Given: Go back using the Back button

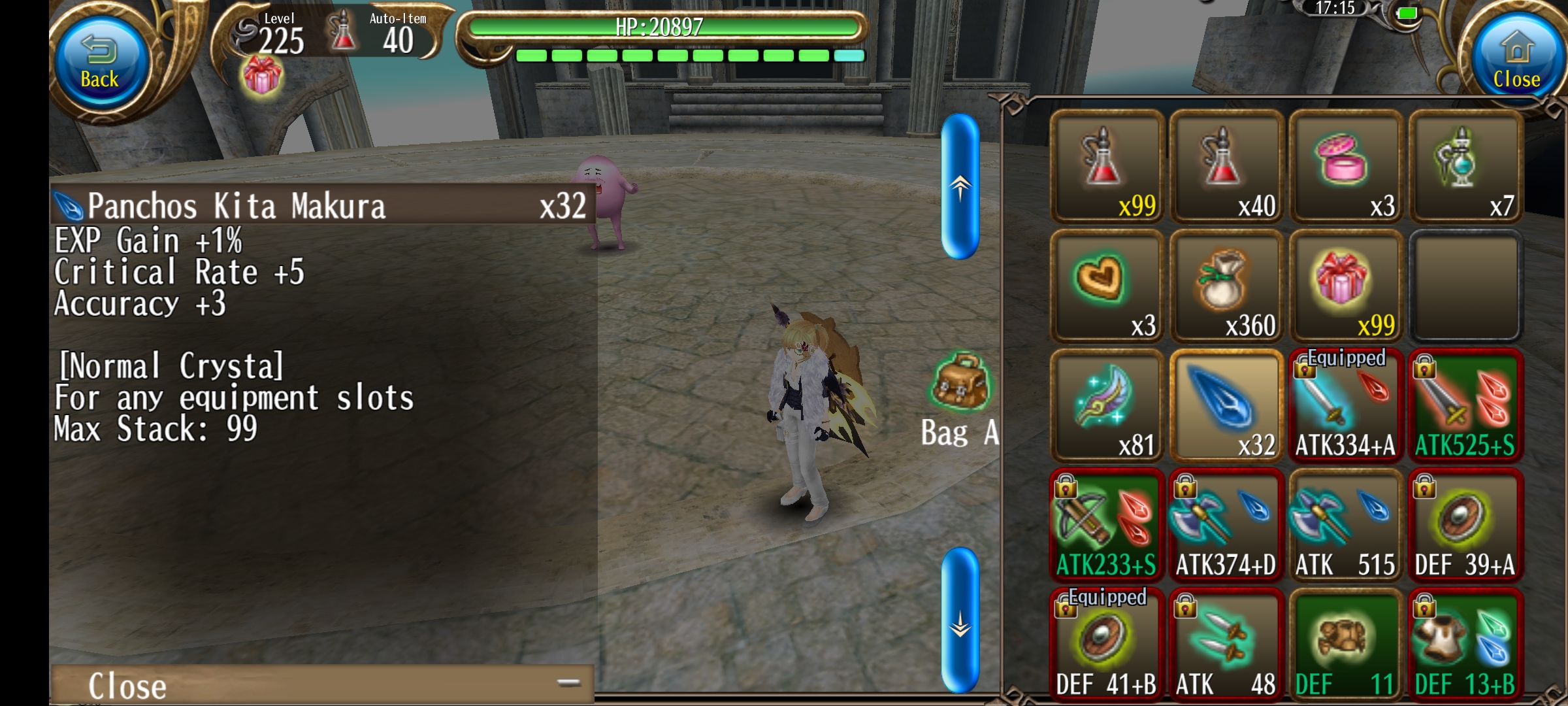Looking at the screenshot, I should [100, 63].
